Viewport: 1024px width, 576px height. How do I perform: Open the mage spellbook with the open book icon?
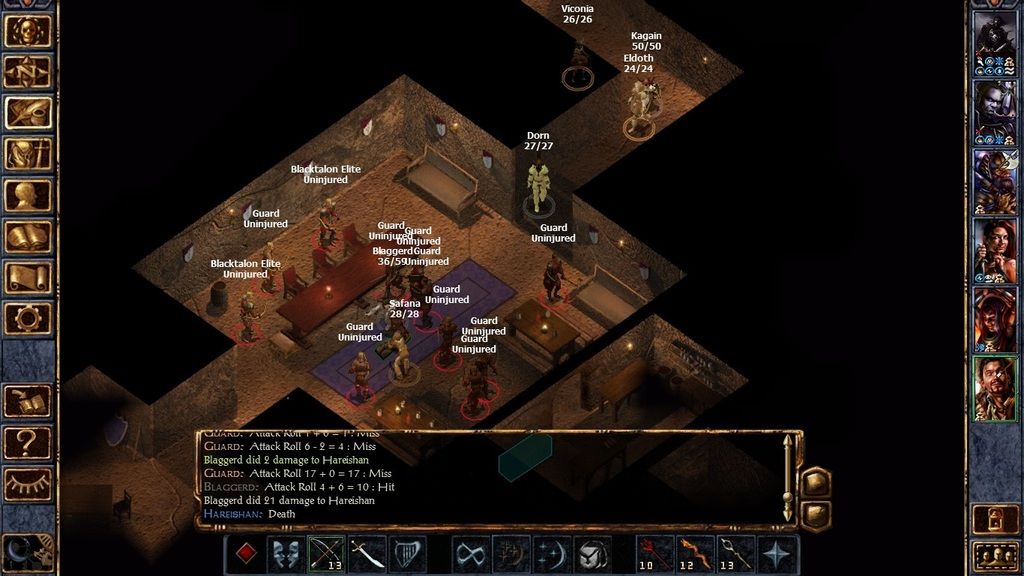(x=28, y=236)
